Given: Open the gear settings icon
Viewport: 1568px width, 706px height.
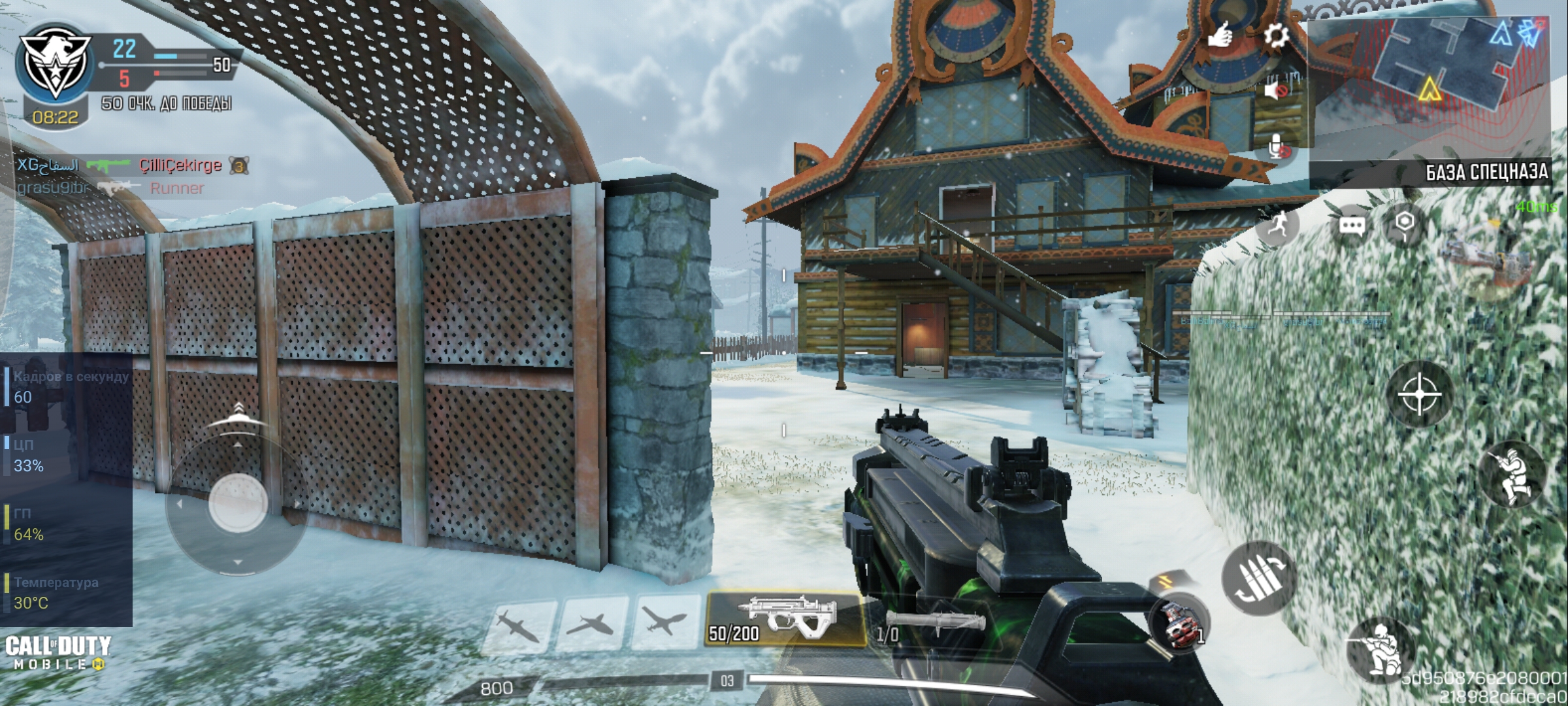Looking at the screenshot, I should (1275, 35).
